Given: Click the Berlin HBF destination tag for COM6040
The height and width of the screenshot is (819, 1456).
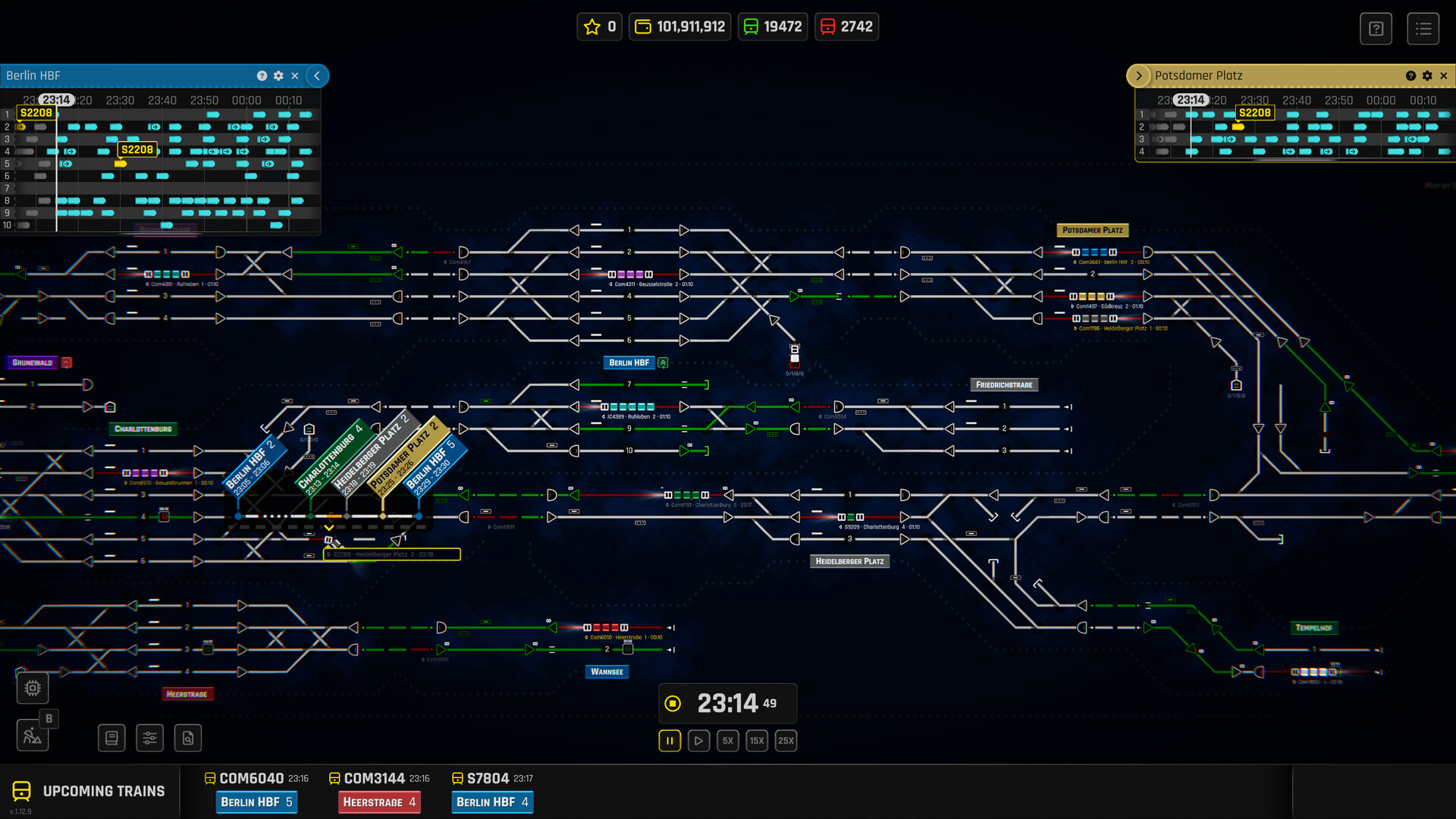Looking at the screenshot, I should (x=256, y=802).
